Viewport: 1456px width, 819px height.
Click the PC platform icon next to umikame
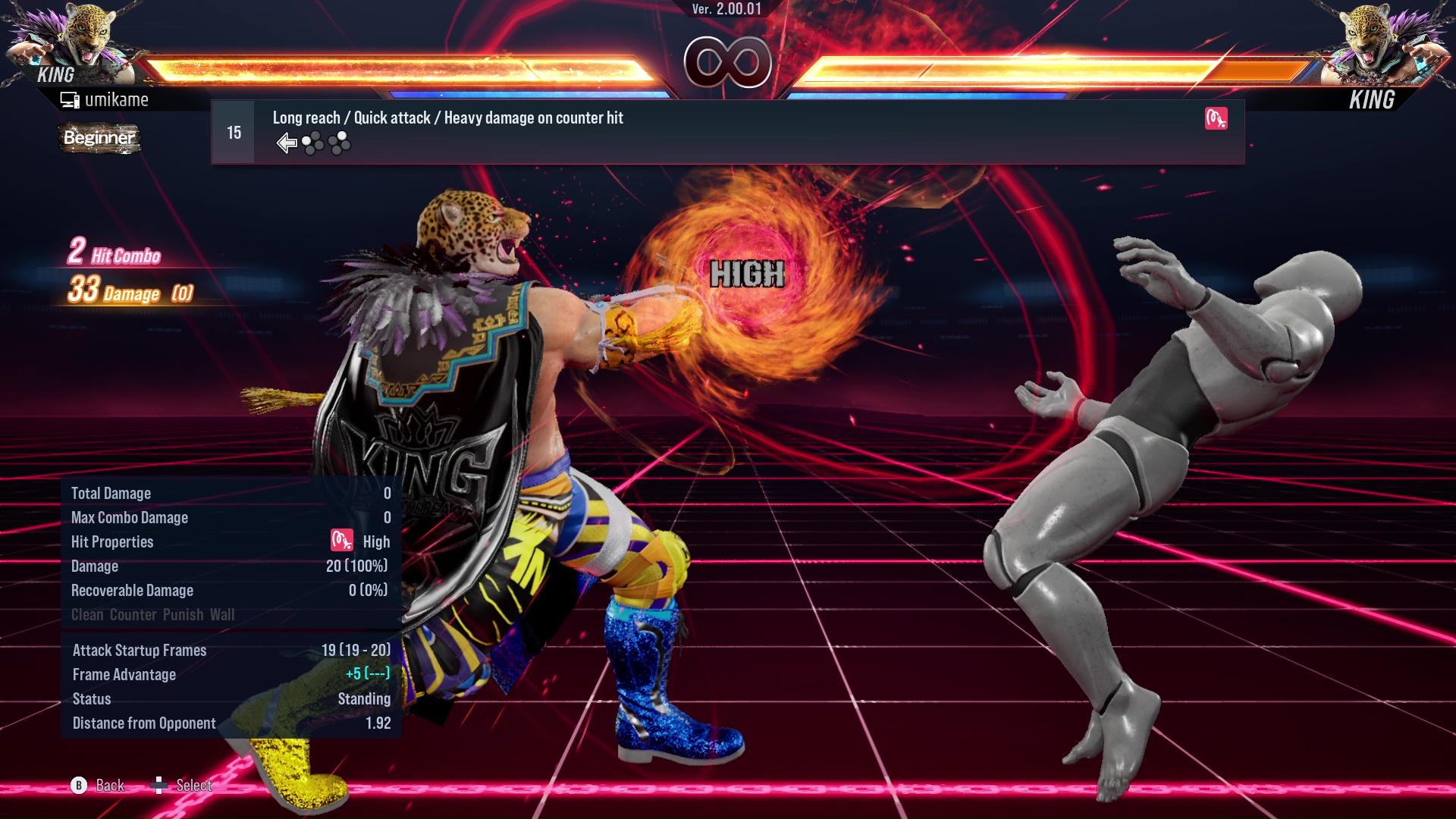click(x=70, y=99)
